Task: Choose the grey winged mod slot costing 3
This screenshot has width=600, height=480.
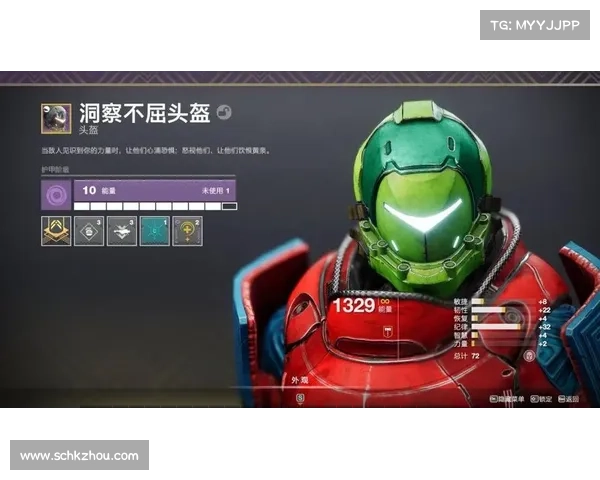Action: (122, 231)
